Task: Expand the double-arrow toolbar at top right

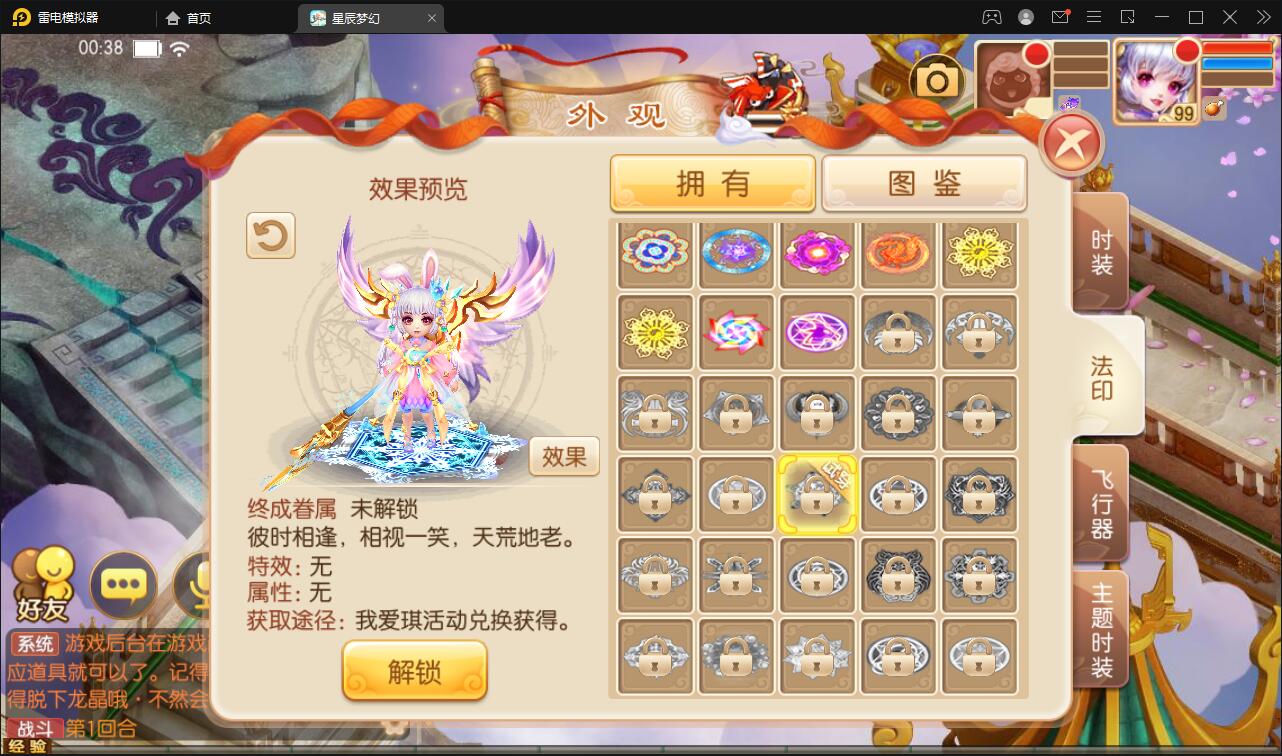Action: click(1263, 17)
